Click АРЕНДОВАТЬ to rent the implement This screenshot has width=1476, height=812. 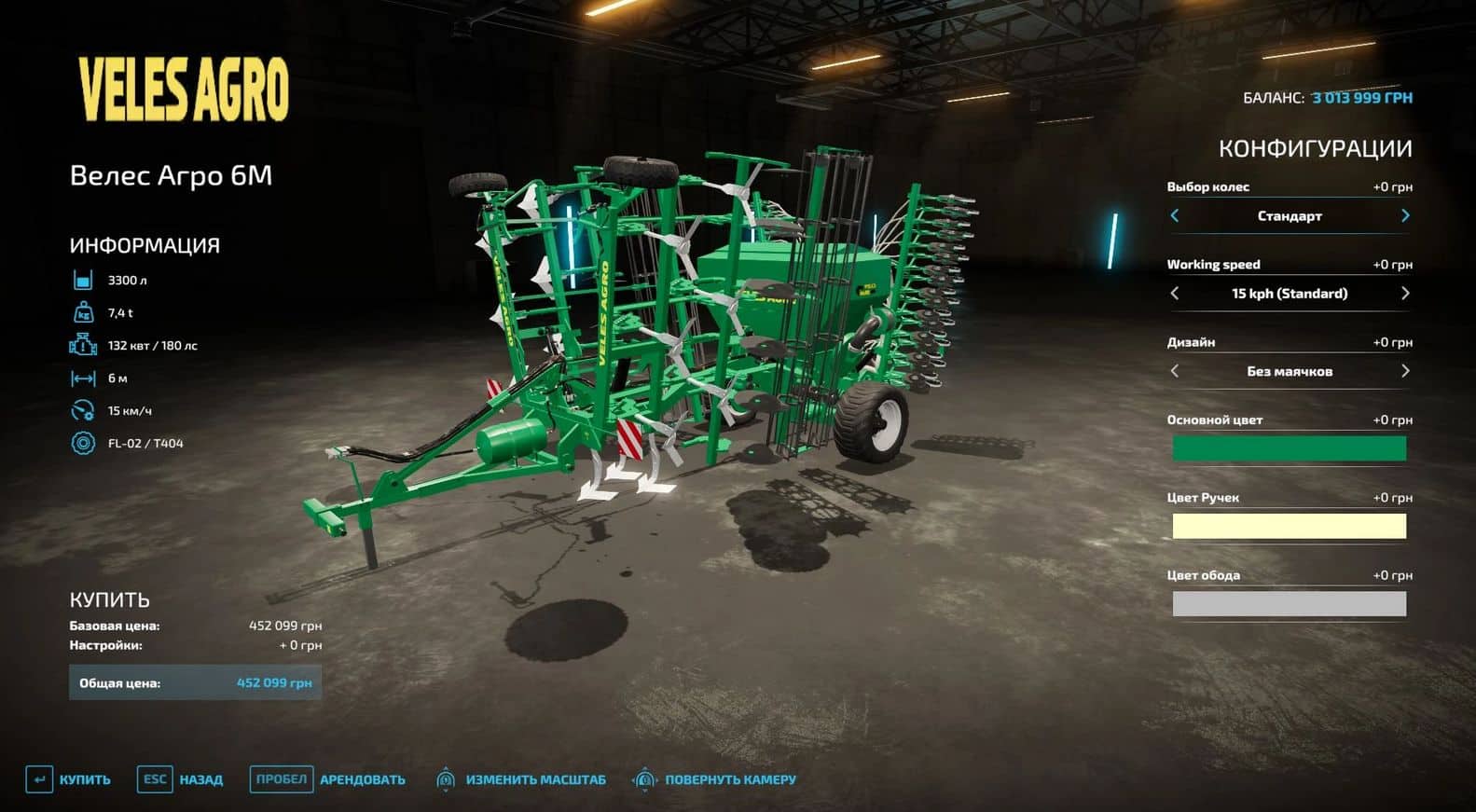[x=363, y=778]
